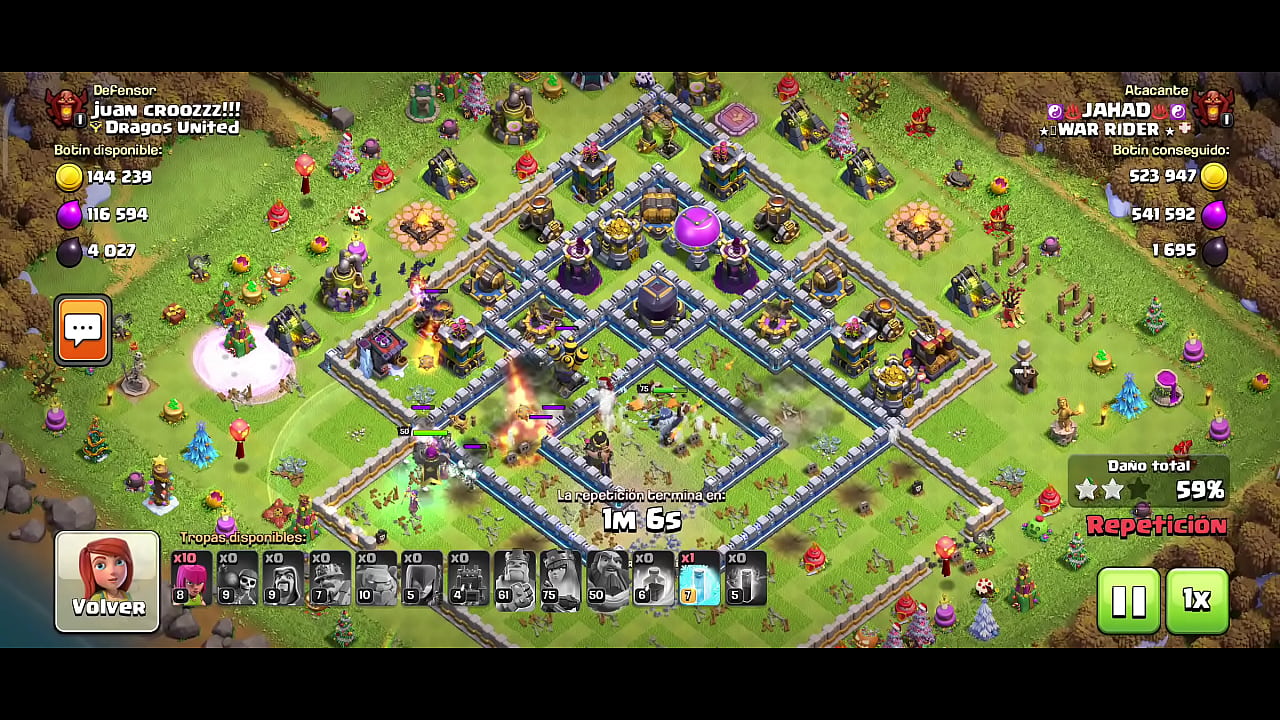Screen dimensions: 1280x720
Task: Change the 1x replay speed
Action: [1196, 600]
